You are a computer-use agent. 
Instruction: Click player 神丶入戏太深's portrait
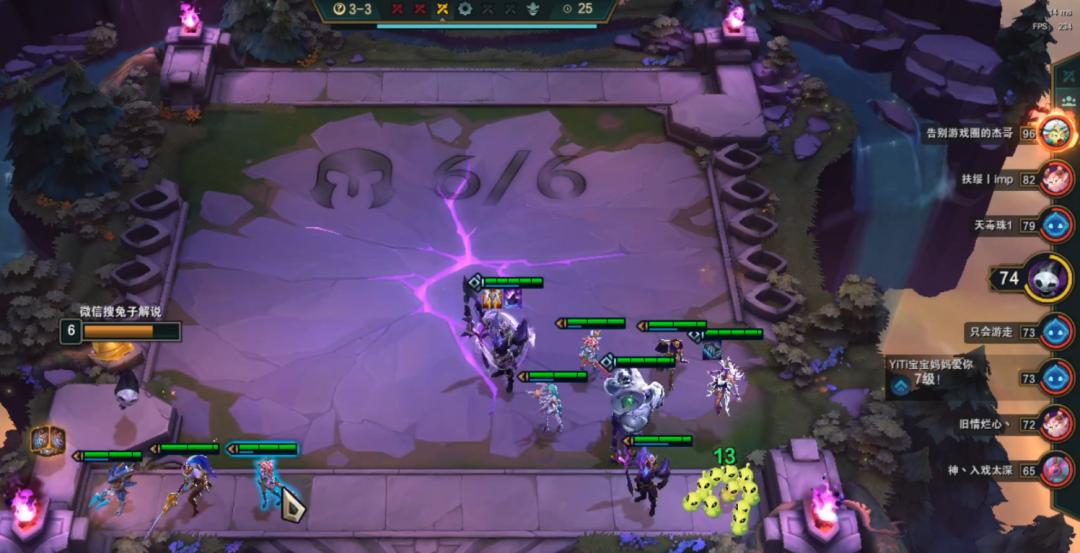(1055, 469)
